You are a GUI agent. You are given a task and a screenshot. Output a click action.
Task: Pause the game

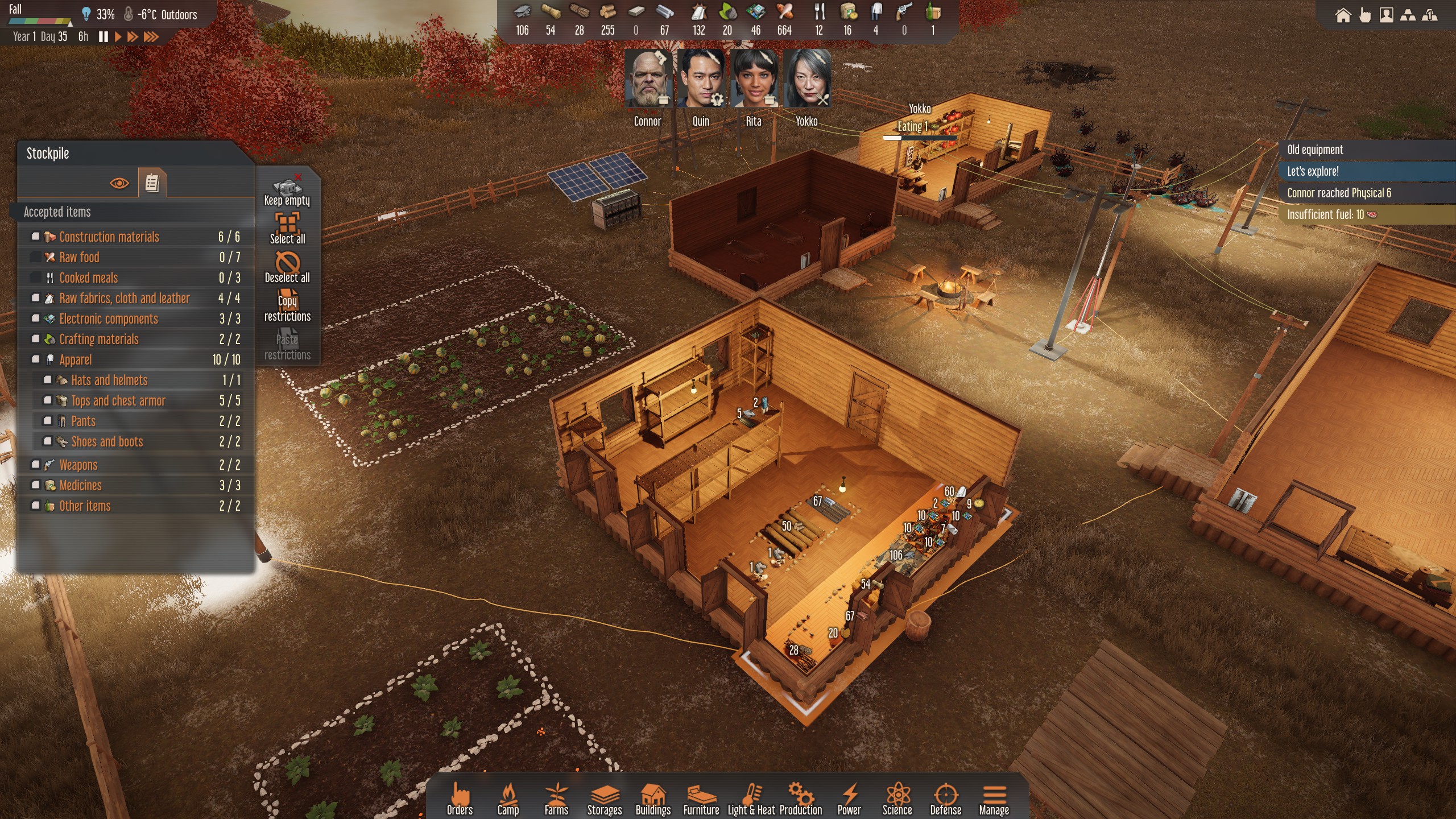[x=104, y=37]
